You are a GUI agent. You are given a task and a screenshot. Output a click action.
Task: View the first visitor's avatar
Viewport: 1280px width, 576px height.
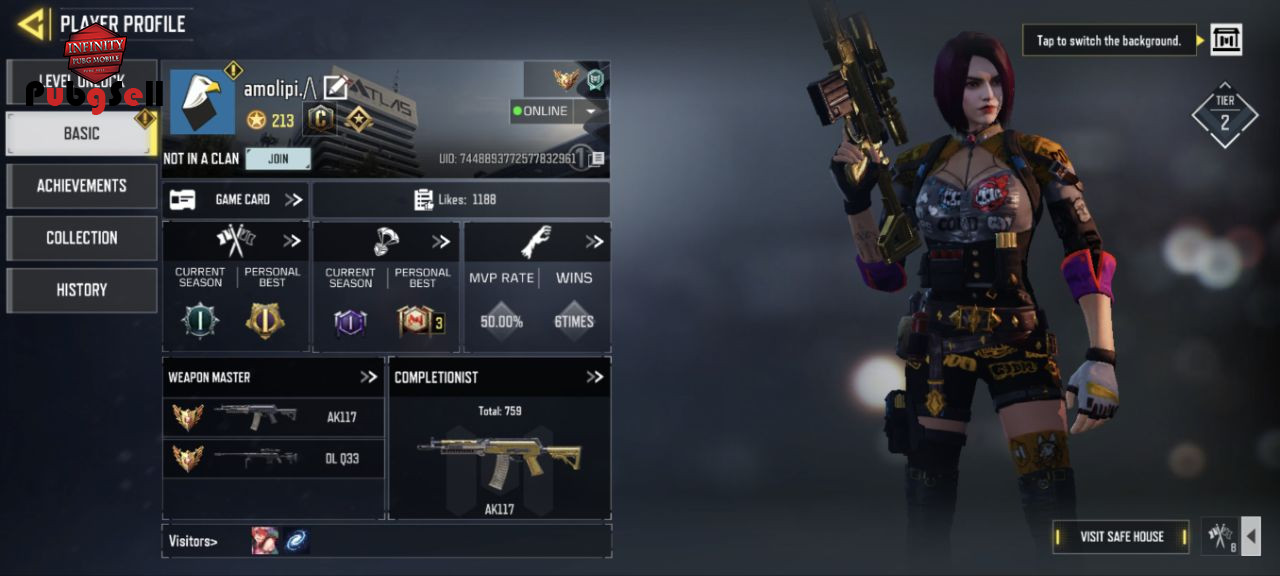pos(265,541)
